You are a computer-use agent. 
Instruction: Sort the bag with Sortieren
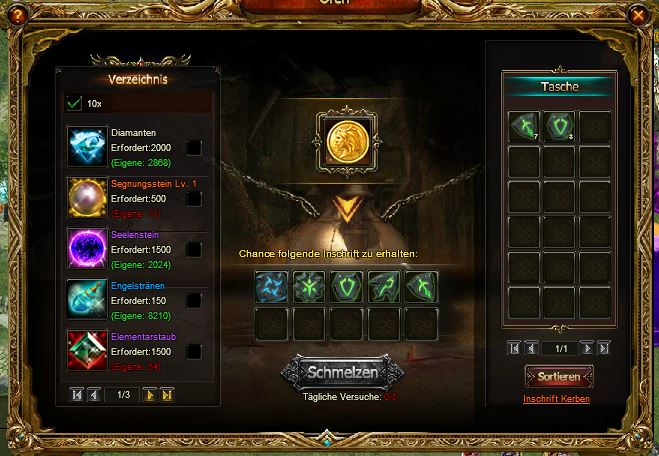coord(558,376)
